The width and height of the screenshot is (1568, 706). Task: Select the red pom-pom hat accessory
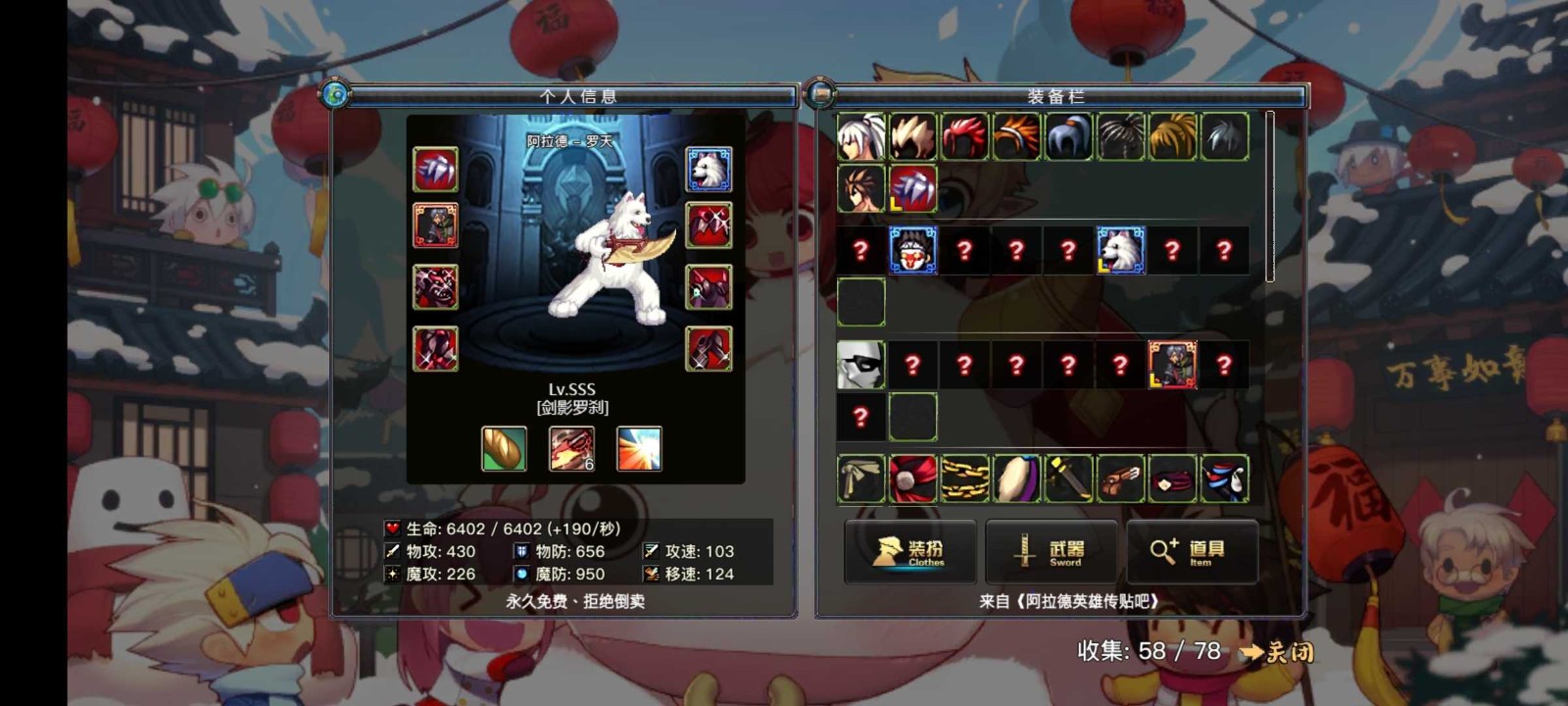pos(913,477)
